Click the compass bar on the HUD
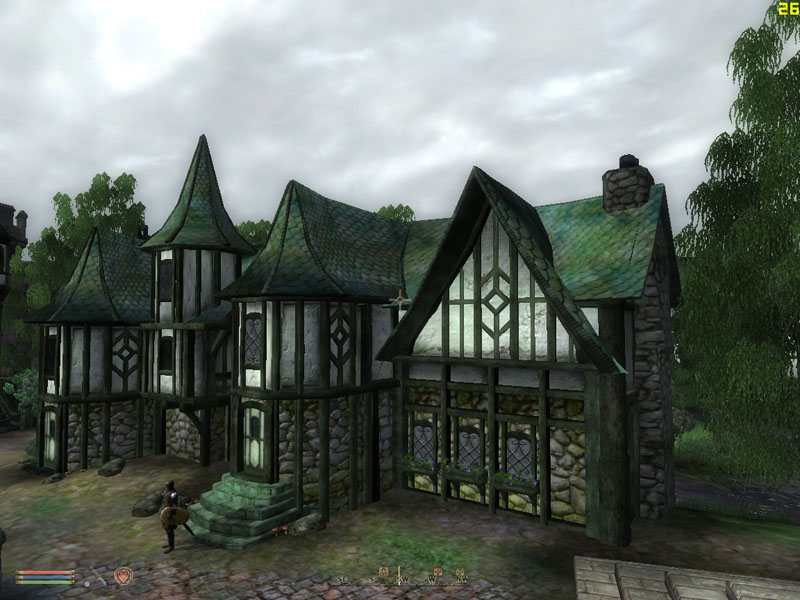The image size is (800, 600). click(402, 579)
